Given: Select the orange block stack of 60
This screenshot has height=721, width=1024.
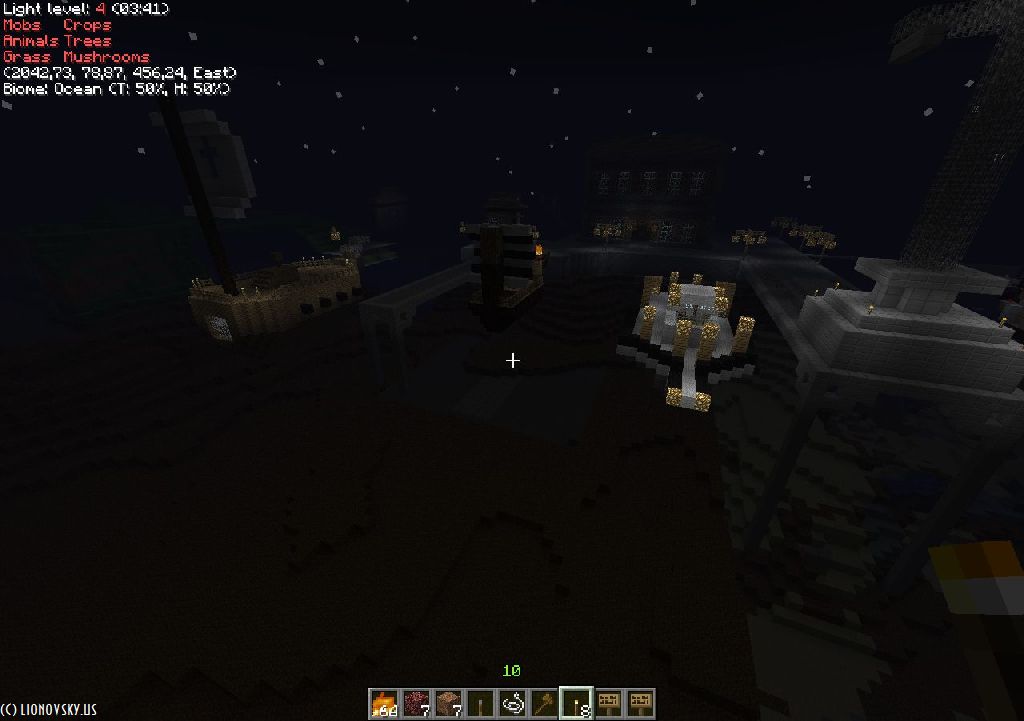Looking at the screenshot, I should [x=385, y=704].
